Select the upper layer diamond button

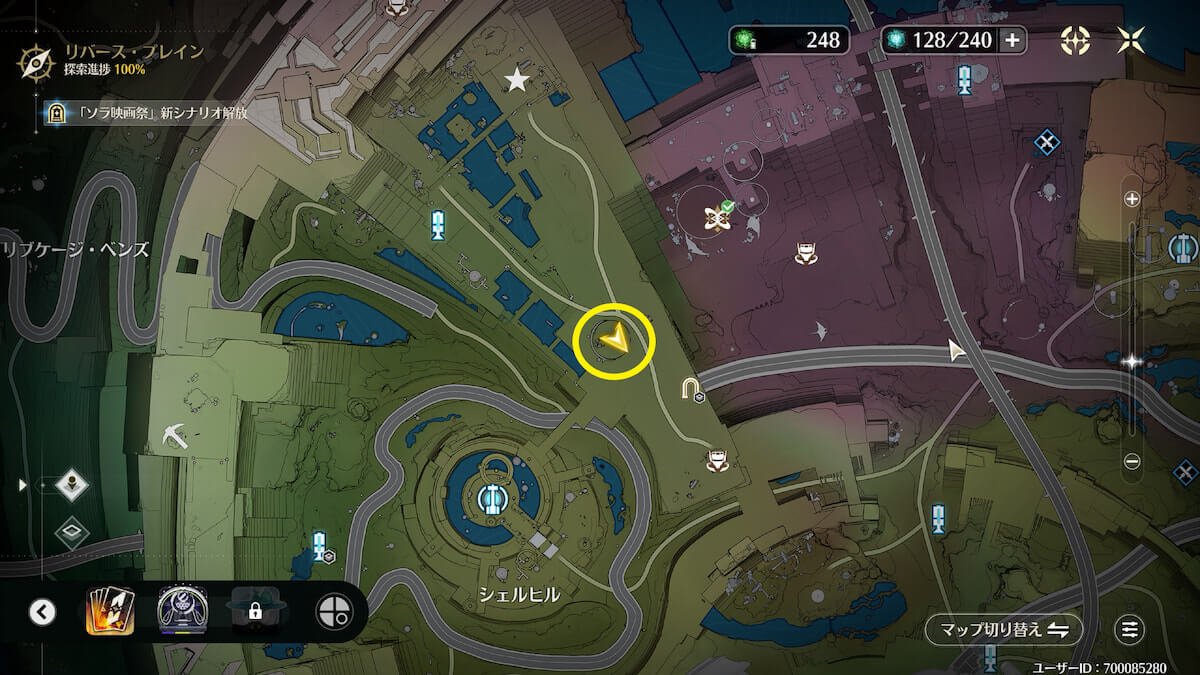pyautogui.click(x=72, y=485)
